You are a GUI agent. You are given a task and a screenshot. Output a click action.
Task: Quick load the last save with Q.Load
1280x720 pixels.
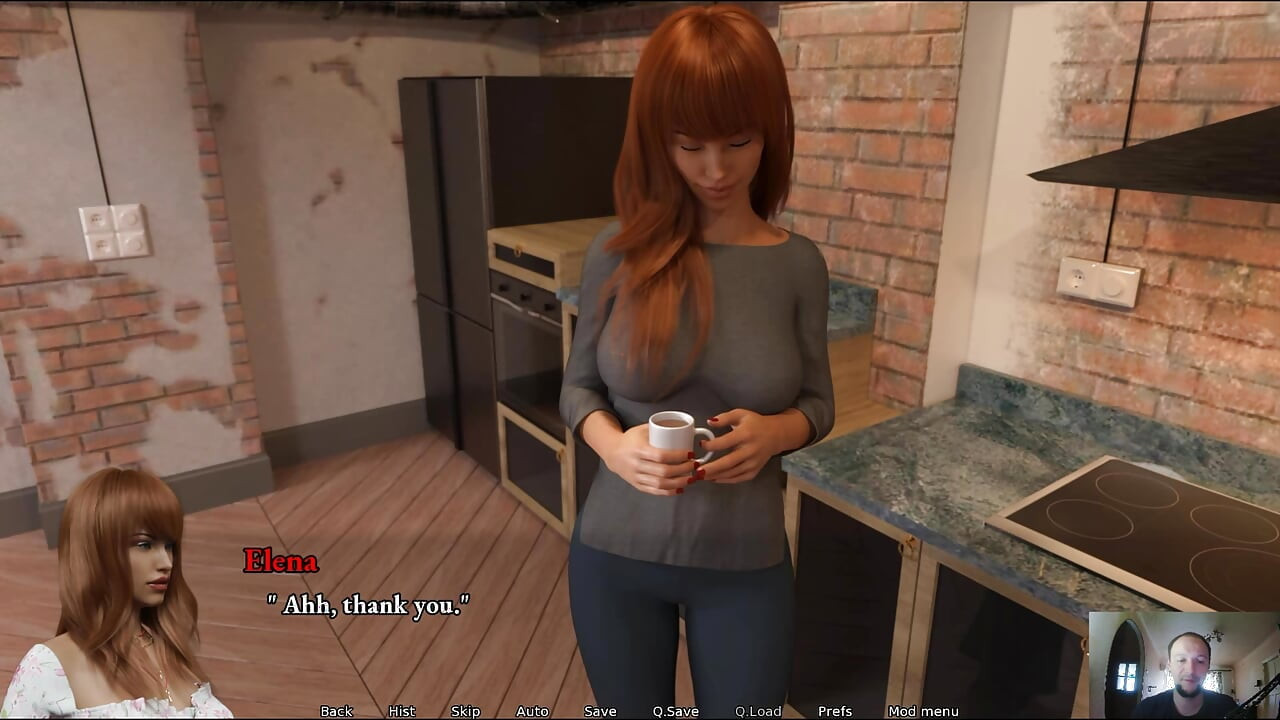point(757,711)
